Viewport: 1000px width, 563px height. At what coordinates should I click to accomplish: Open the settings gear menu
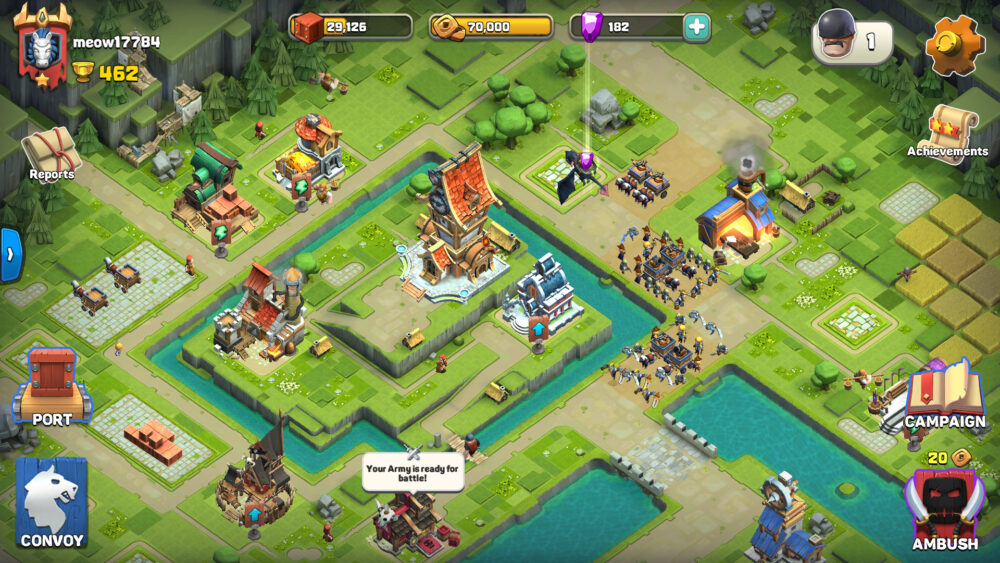[954, 43]
